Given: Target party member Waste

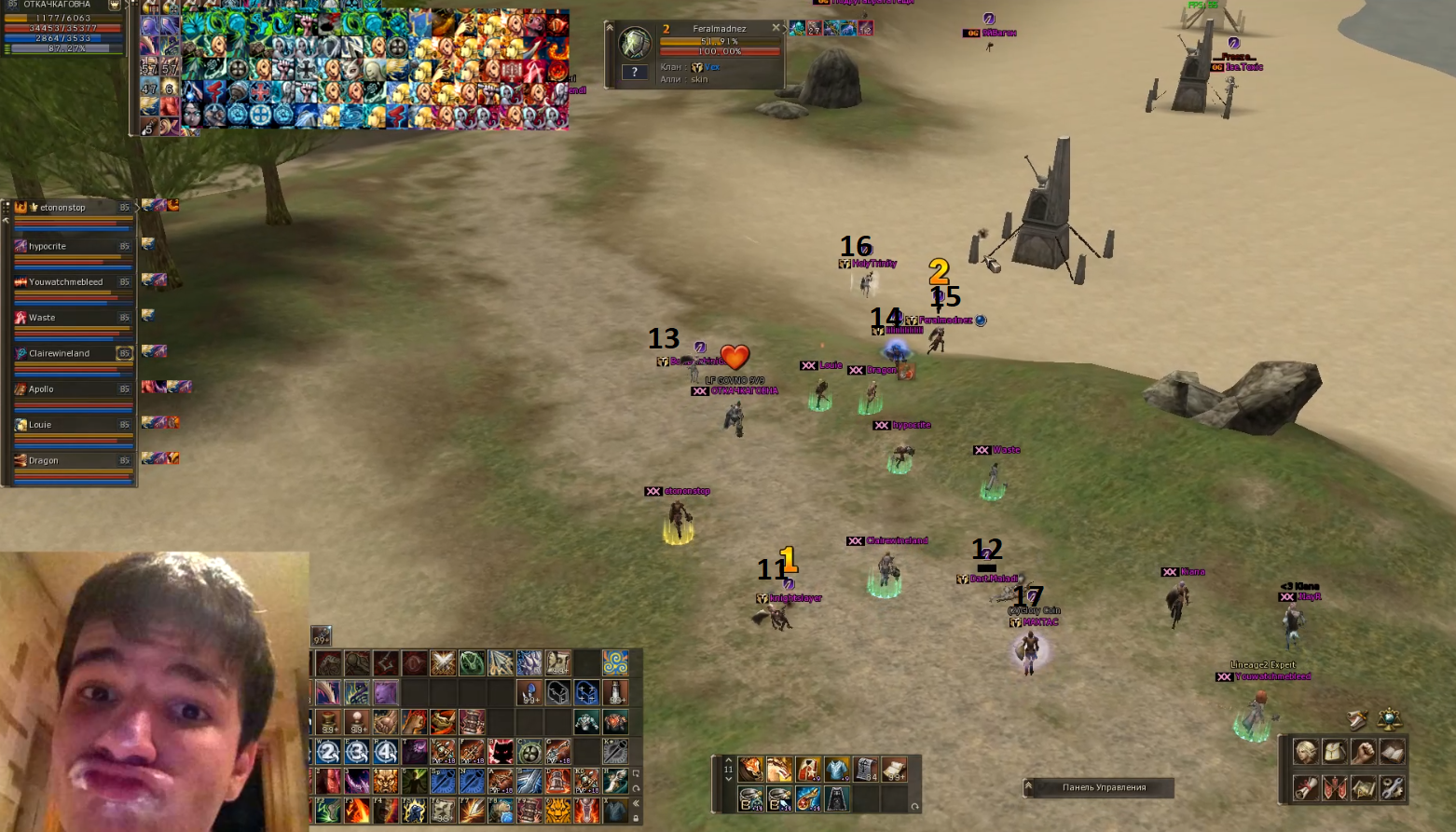Looking at the screenshot, I should coord(71,318).
